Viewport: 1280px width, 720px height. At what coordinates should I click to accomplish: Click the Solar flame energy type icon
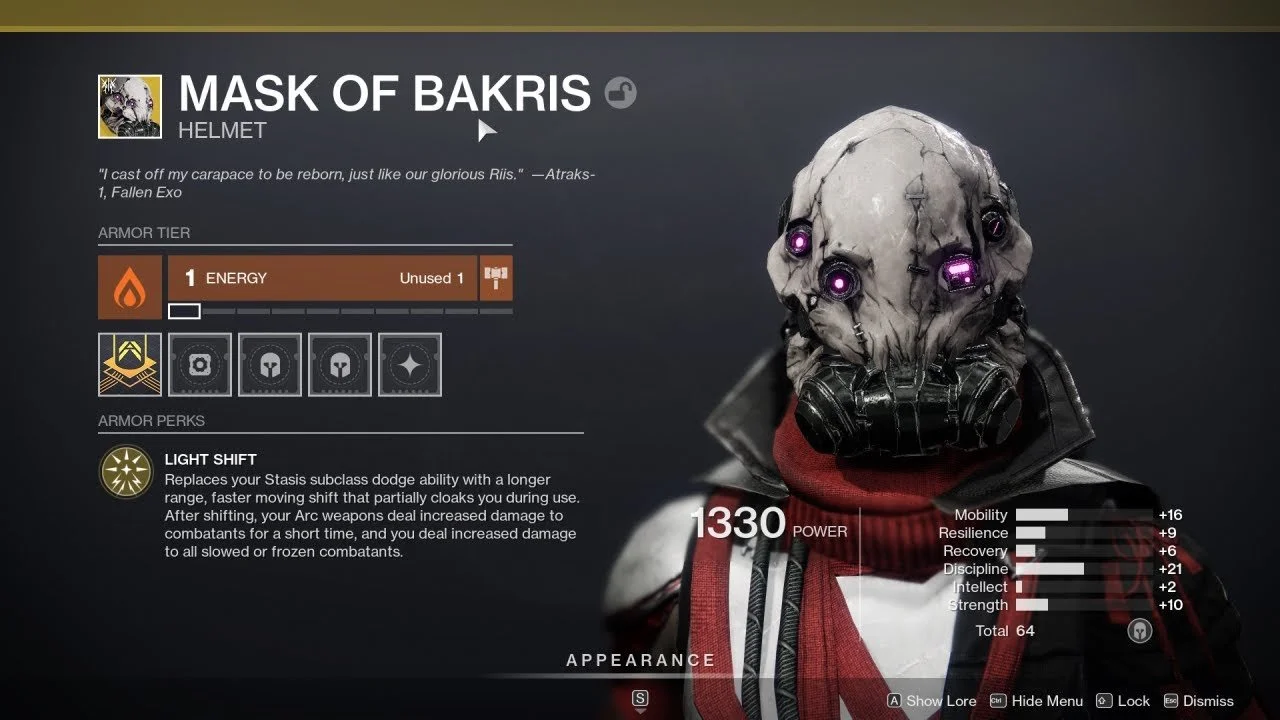pos(129,287)
